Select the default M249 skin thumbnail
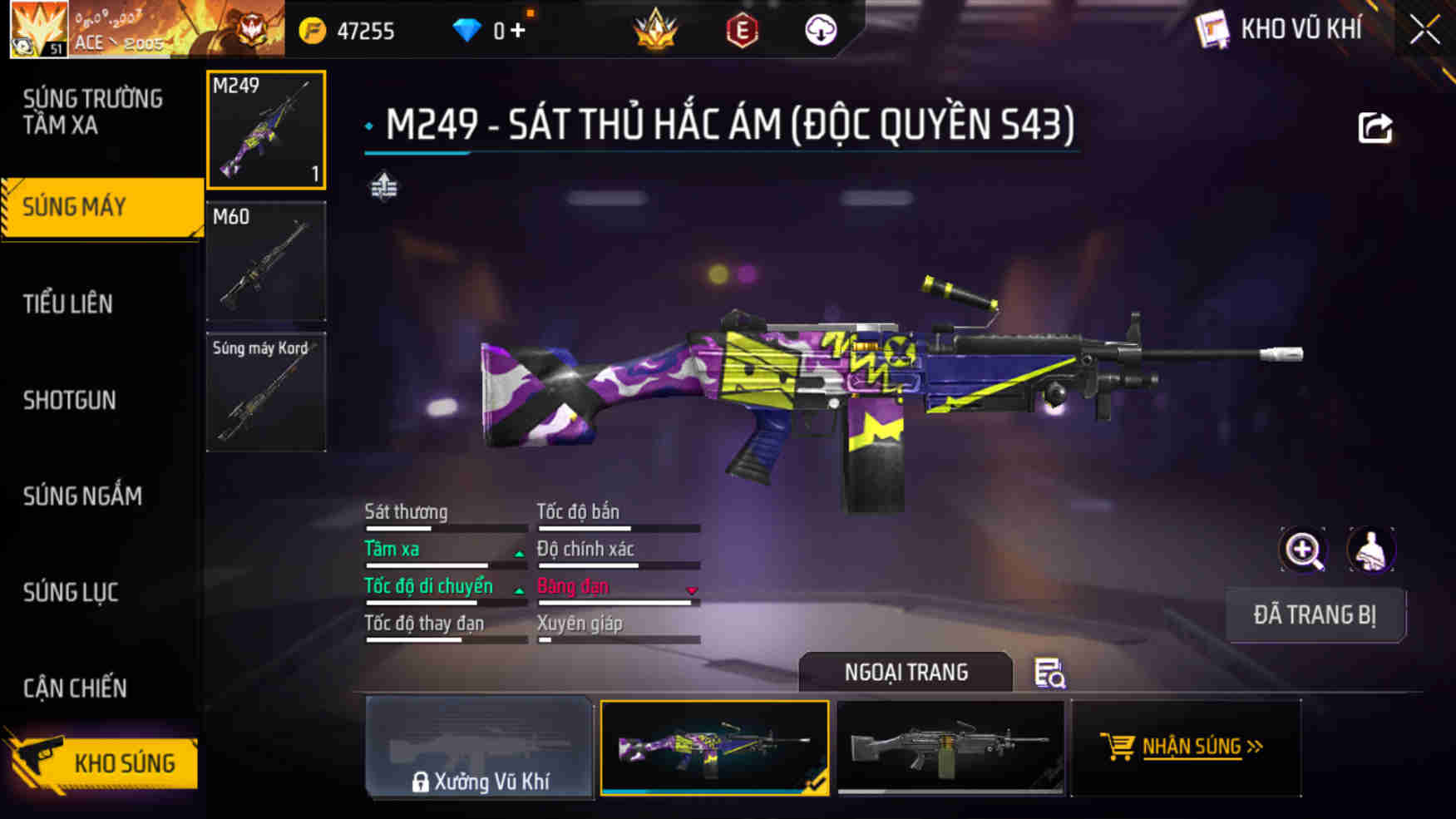This screenshot has width=1456, height=819. 950,748
